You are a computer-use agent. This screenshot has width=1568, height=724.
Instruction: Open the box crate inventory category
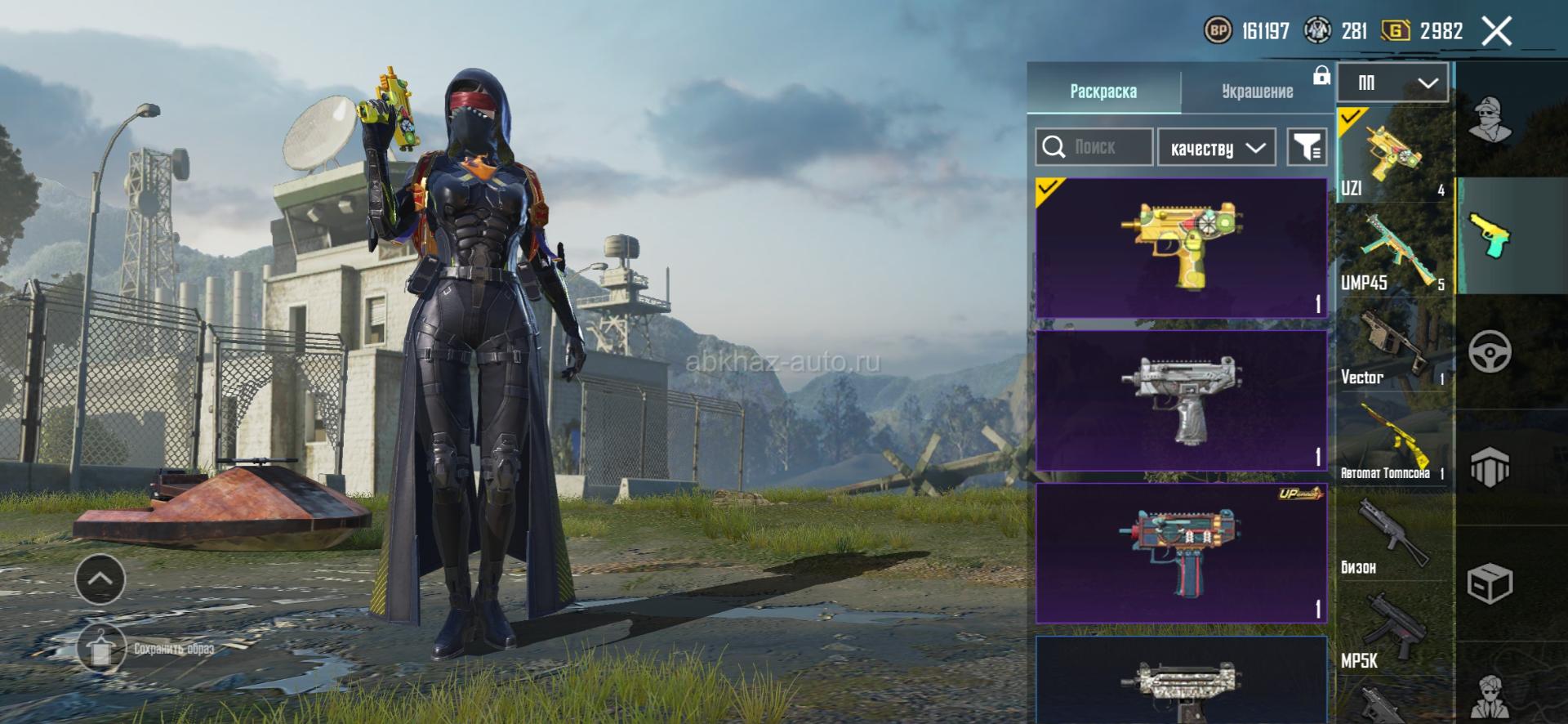tap(1490, 583)
